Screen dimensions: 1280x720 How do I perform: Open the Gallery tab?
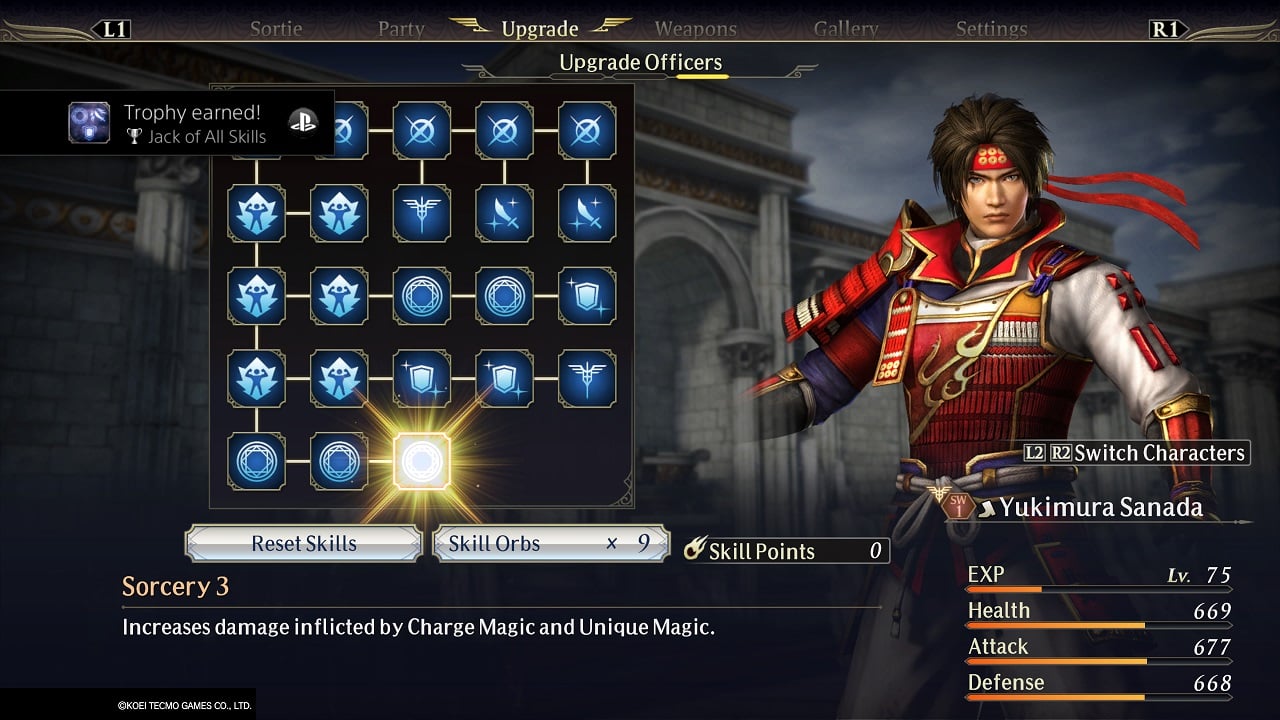point(846,29)
